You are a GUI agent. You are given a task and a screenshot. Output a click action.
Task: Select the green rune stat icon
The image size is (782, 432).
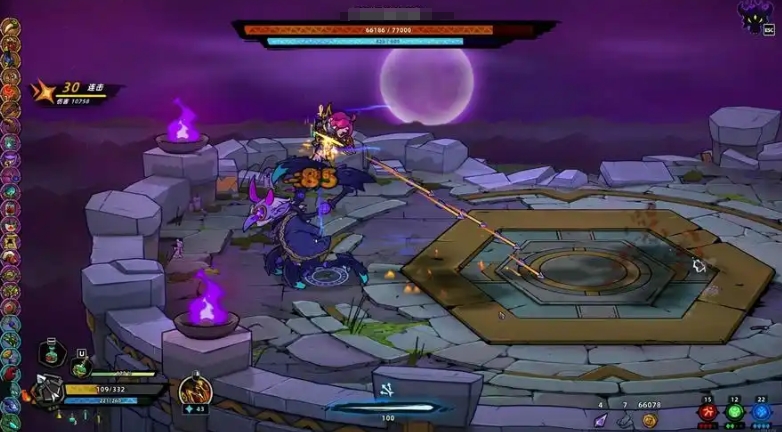click(735, 412)
